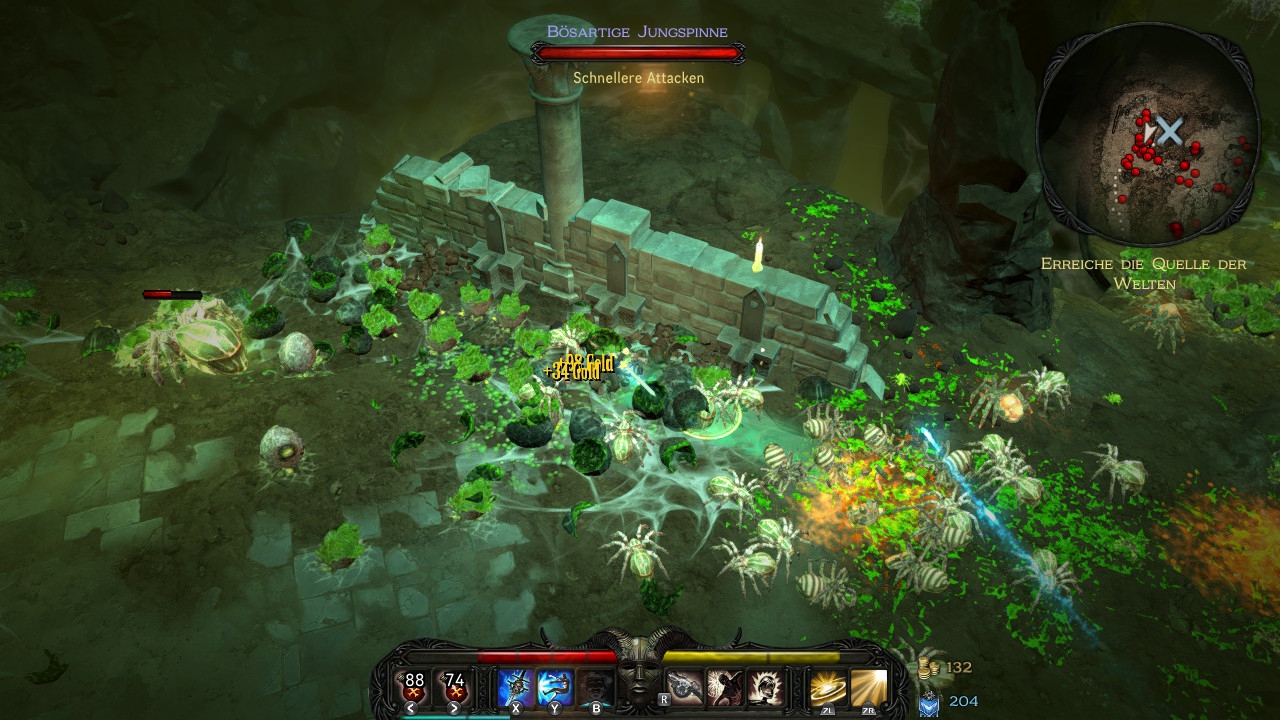Click the X marker on the minimap
This screenshot has width=1280, height=720.
pos(1170,130)
